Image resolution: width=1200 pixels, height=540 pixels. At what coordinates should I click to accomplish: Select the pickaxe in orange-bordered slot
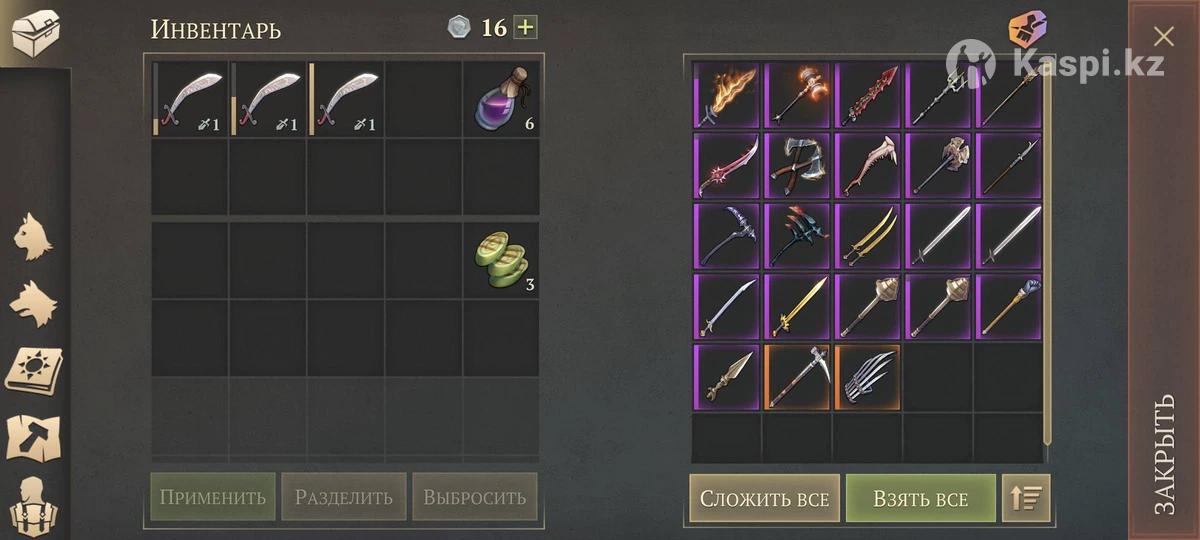[797, 377]
